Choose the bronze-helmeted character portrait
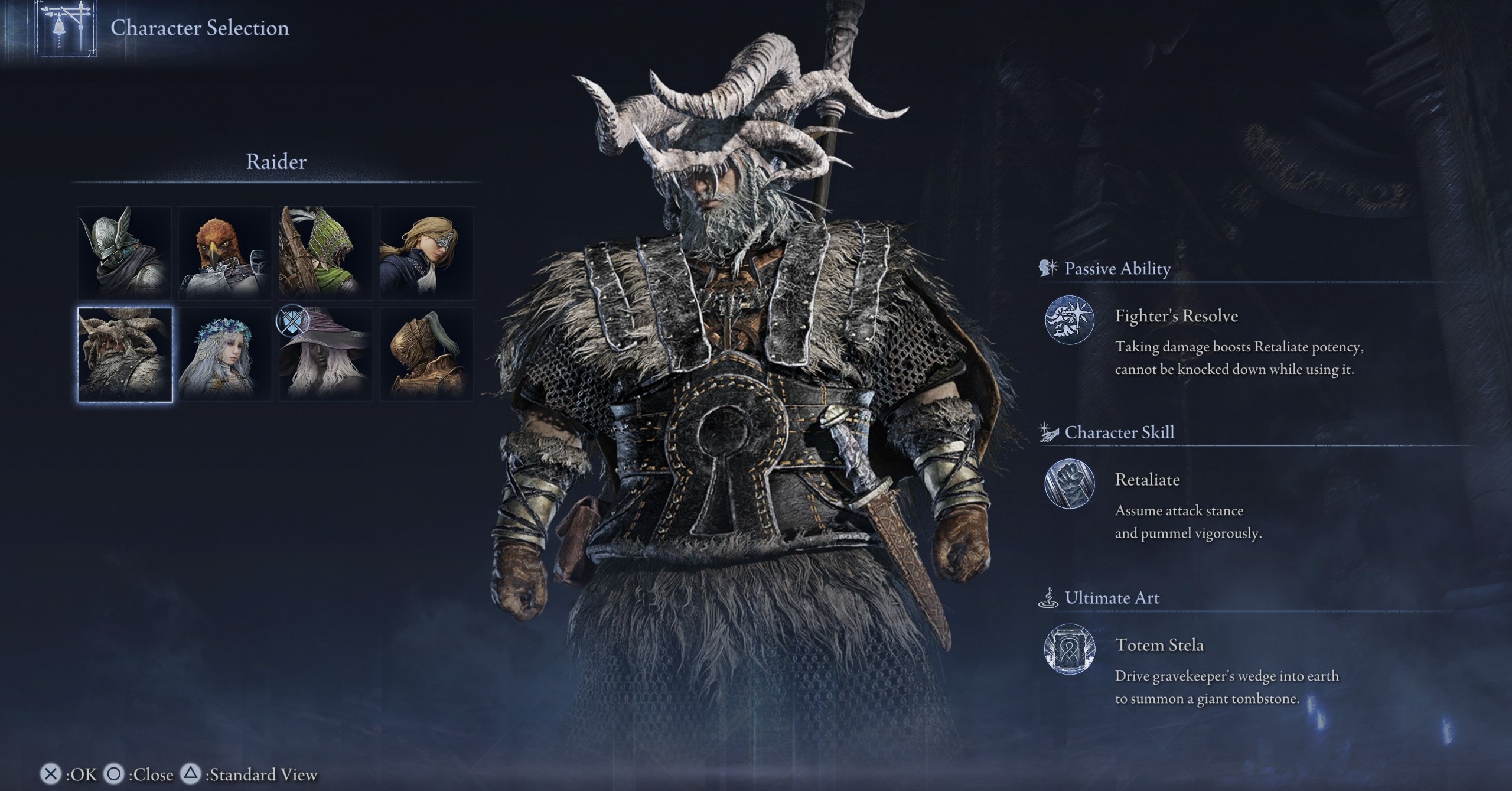Viewport: 1512px width, 791px height. [x=426, y=354]
